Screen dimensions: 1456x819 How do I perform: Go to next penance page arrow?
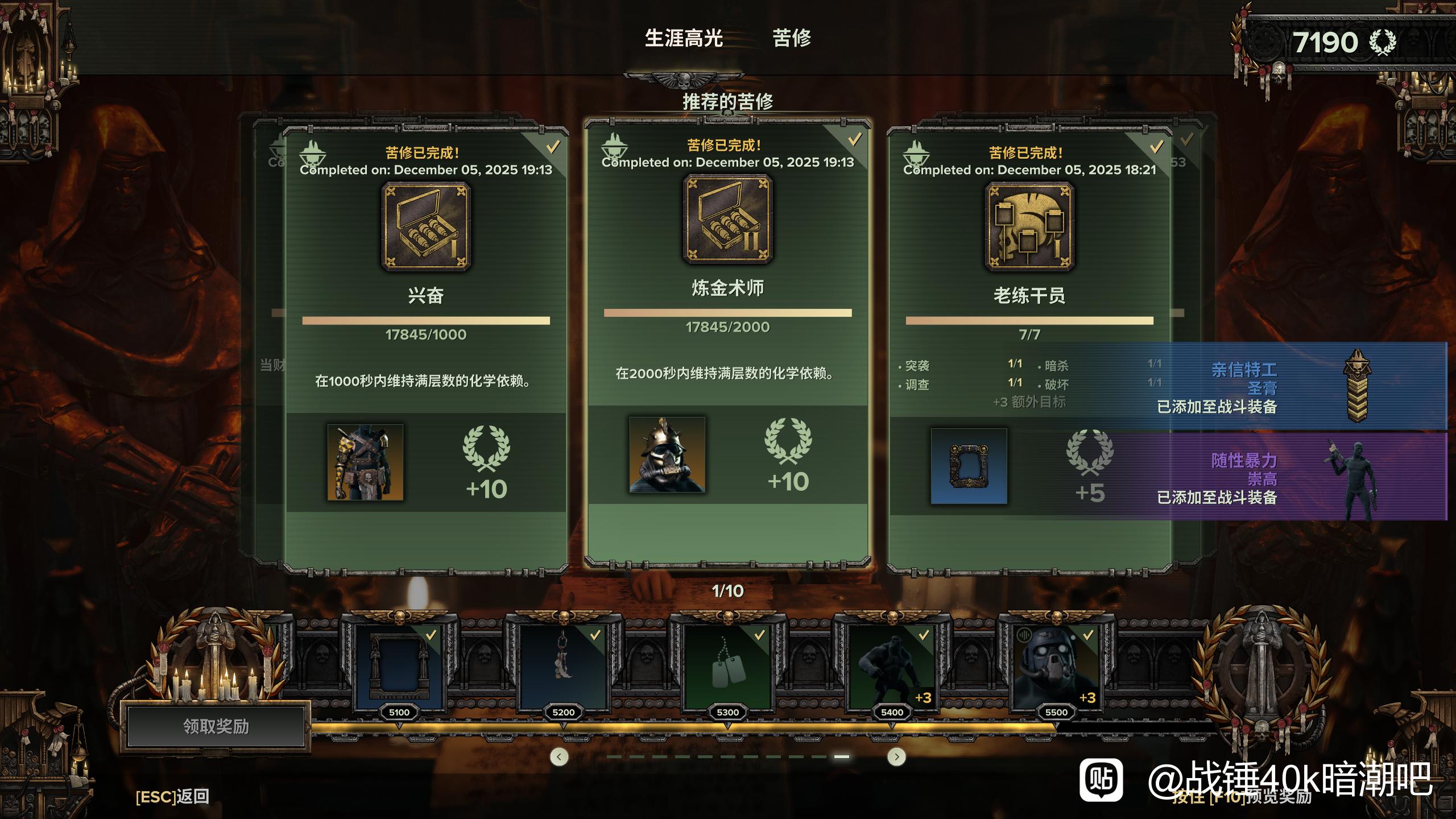(x=896, y=756)
